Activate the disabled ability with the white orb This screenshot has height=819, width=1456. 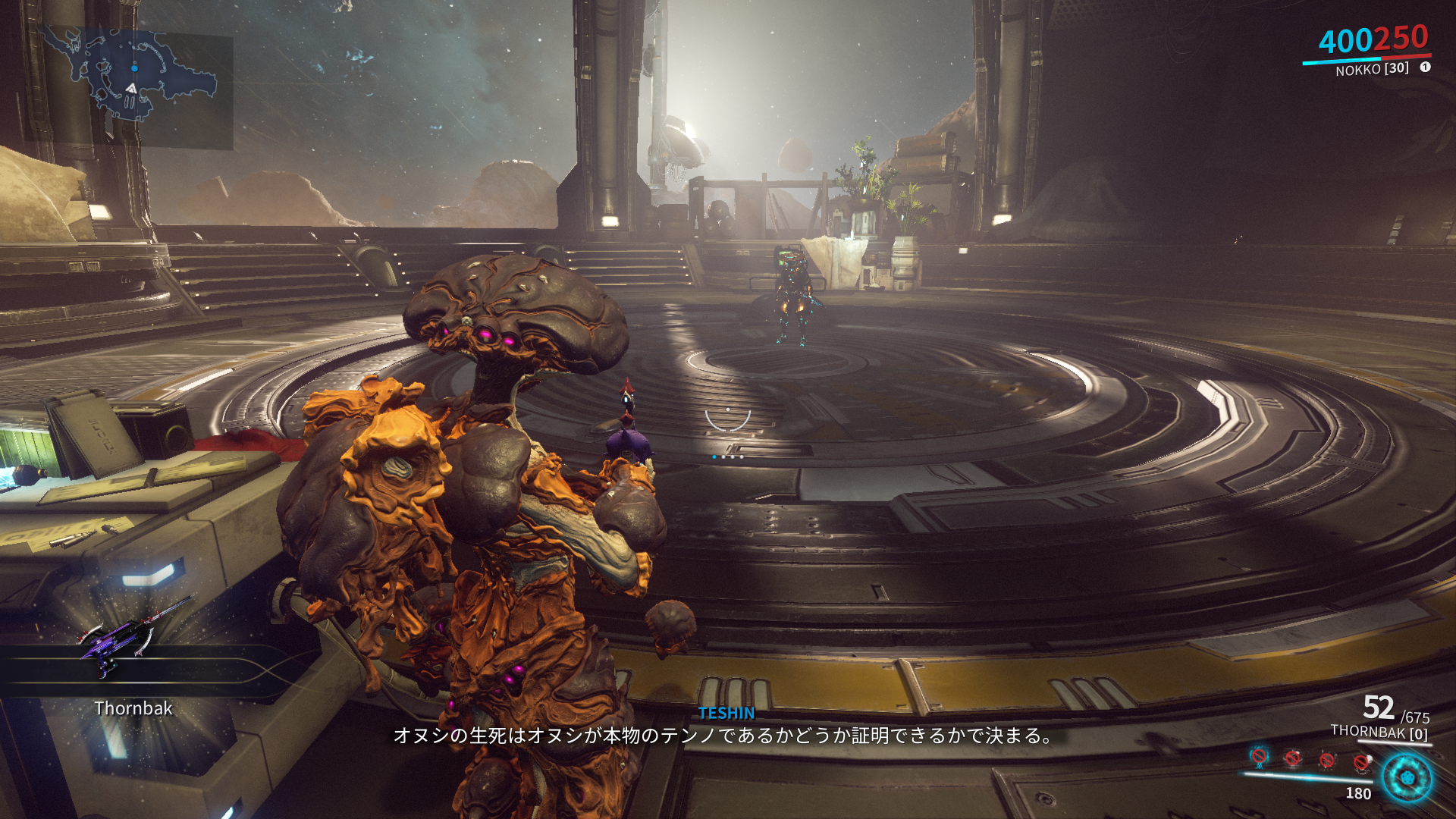[x=1362, y=761]
